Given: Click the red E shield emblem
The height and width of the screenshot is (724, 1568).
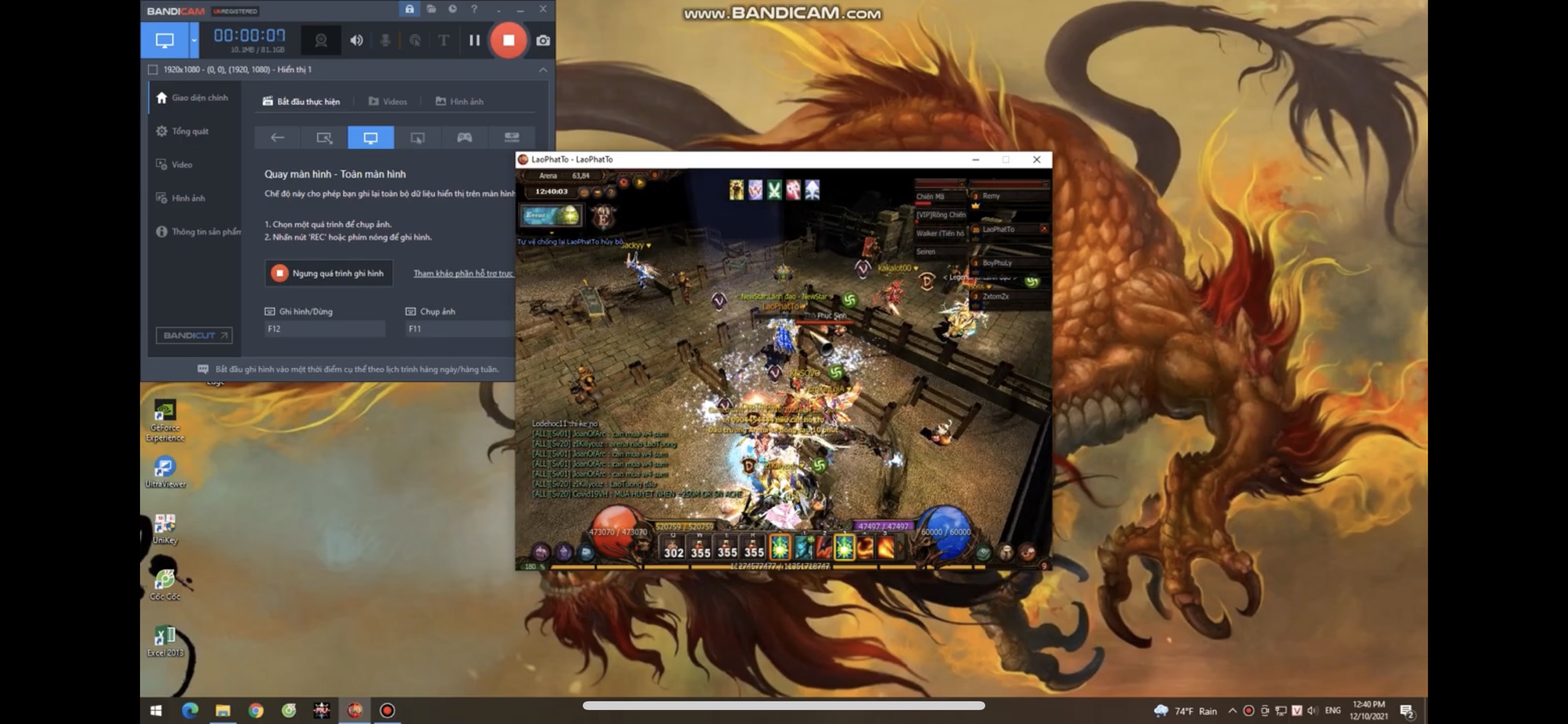Looking at the screenshot, I should coord(603,217).
